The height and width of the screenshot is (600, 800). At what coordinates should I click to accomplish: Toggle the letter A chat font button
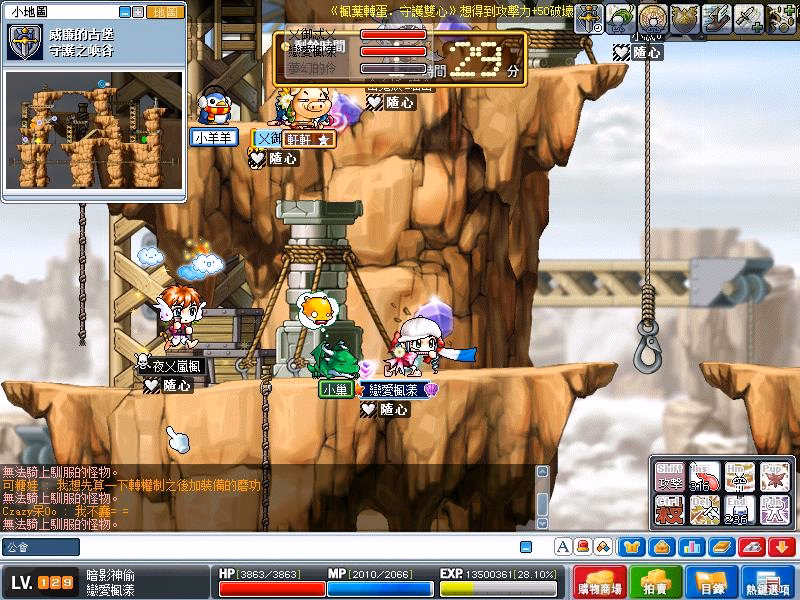tap(563, 547)
